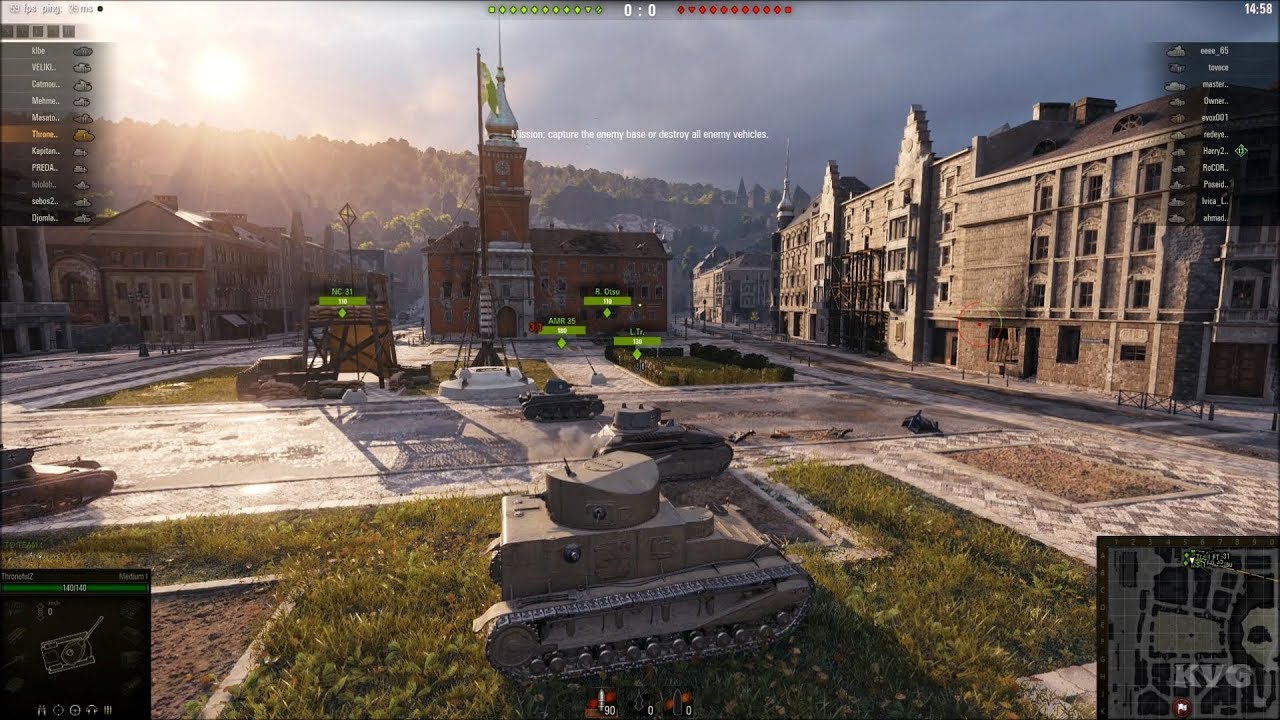Select evox001 in the enemy team list
Image resolution: width=1280 pixels, height=720 pixels.
[x=1214, y=118]
